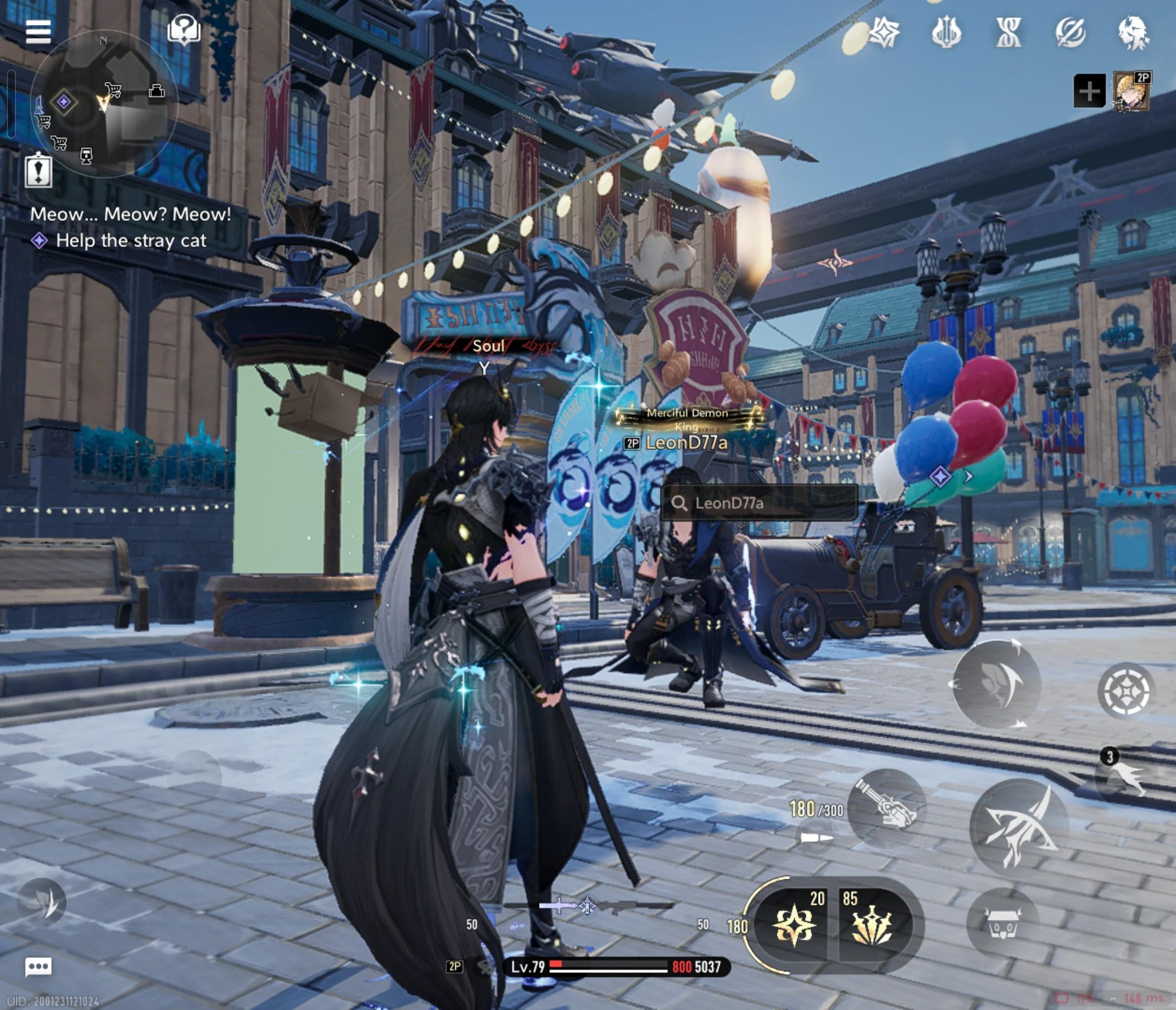Tap the sprint button at lower left
The height and width of the screenshot is (1010, 1176).
click(42, 902)
